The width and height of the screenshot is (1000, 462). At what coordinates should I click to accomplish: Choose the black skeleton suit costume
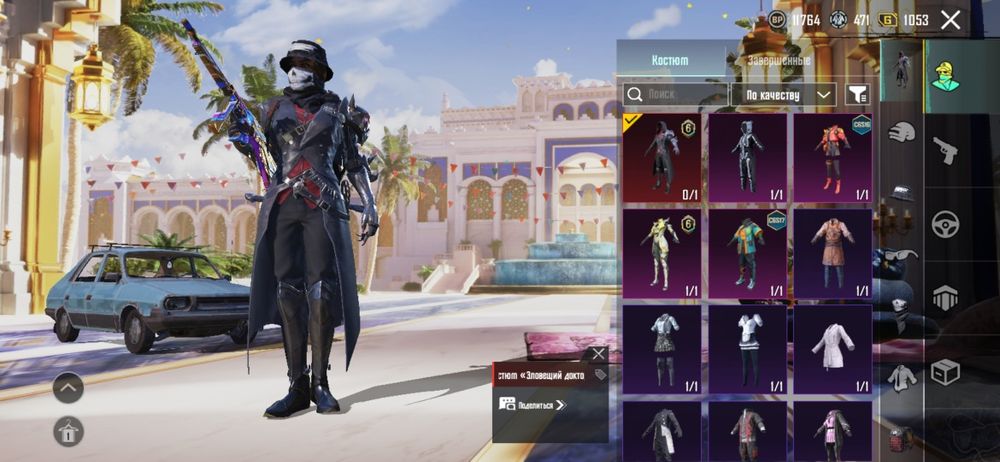747,158
